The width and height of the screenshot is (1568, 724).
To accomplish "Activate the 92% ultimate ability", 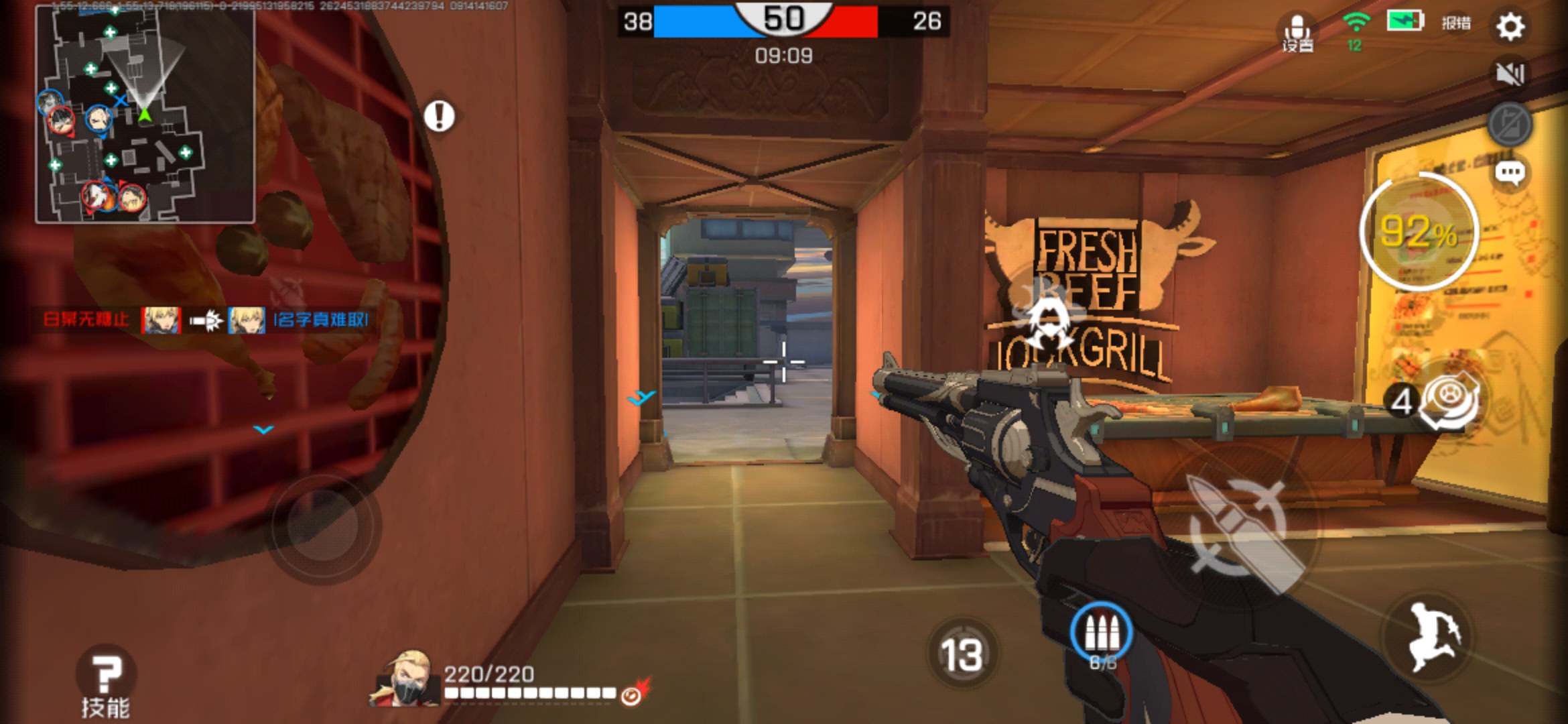I will [x=1419, y=233].
